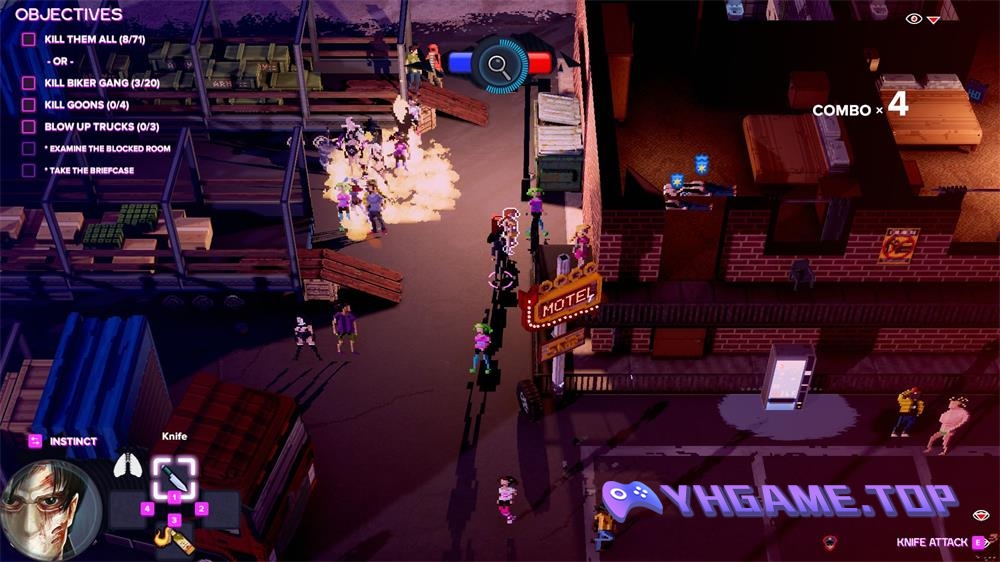1000x562 pixels.
Task: Click the magnifying glass detection indicator
Action: [499, 65]
